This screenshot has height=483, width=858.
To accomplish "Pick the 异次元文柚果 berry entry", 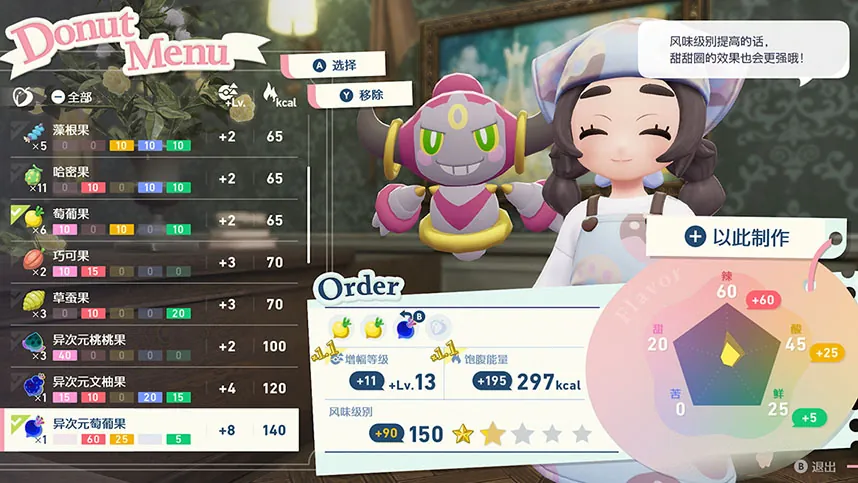I will 150,388.
